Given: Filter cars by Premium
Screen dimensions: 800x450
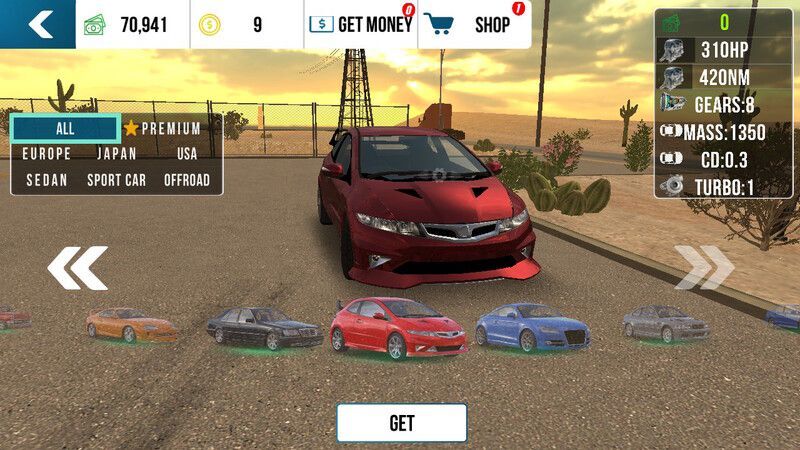Looking at the screenshot, I should 163,129.
